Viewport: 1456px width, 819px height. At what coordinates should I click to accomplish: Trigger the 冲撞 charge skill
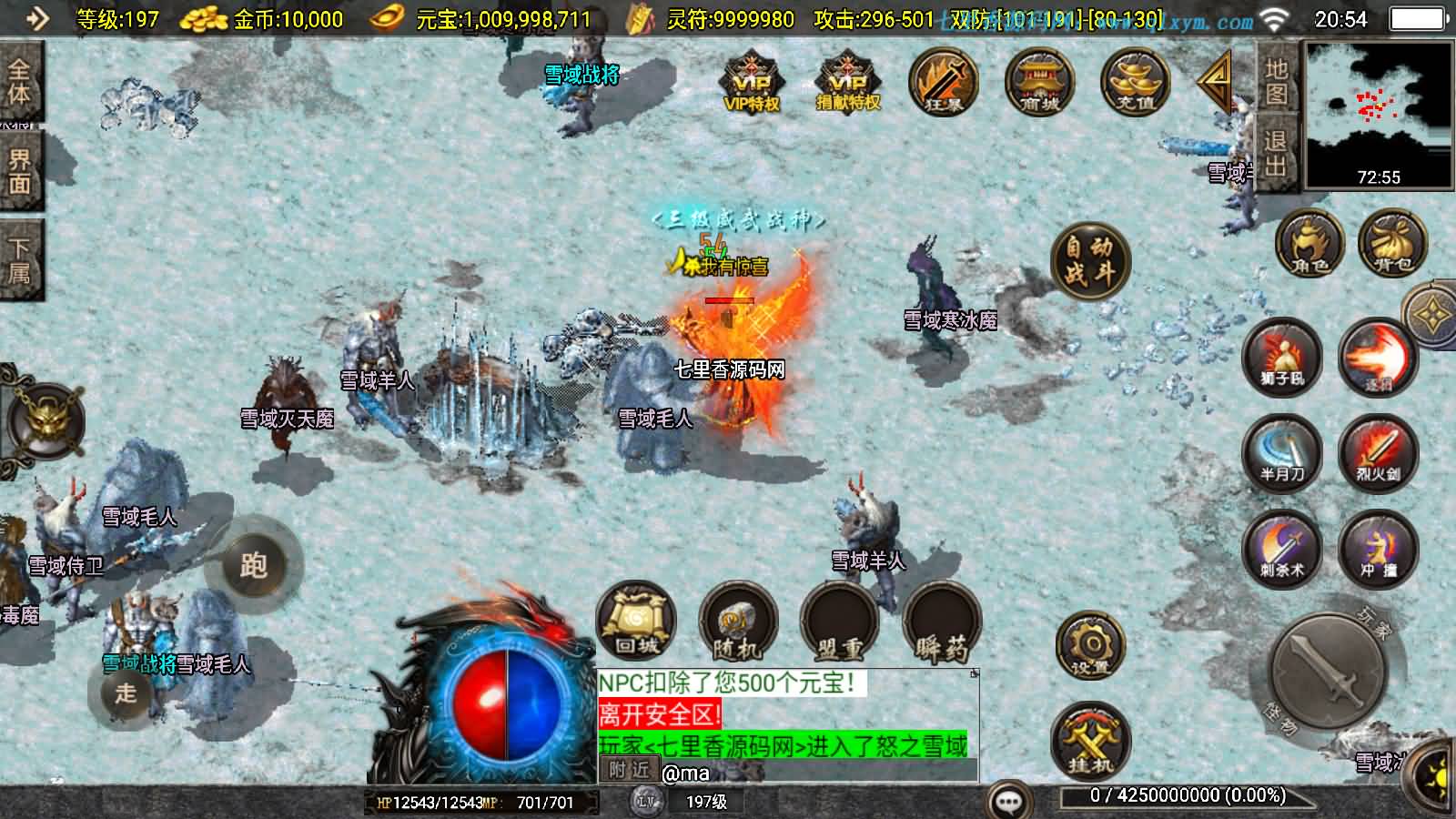click(x=1378, y=548)
